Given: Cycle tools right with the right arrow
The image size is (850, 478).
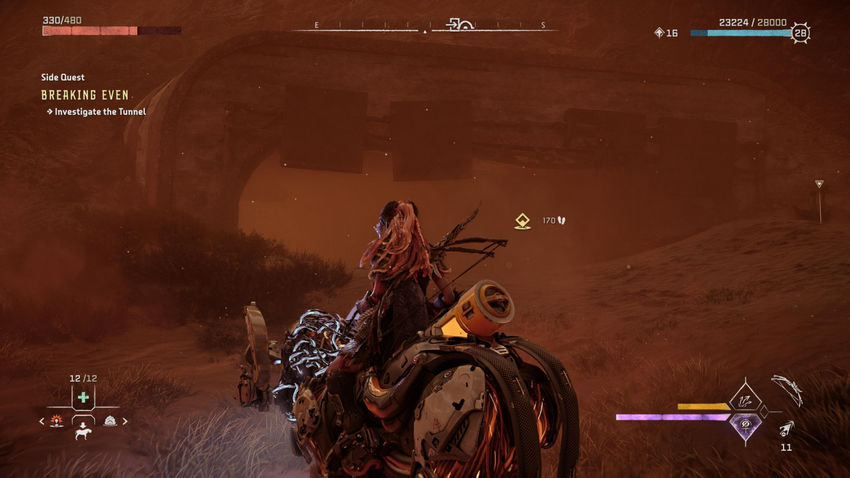Looking at the screenshot, I should [x=126, y=421].
